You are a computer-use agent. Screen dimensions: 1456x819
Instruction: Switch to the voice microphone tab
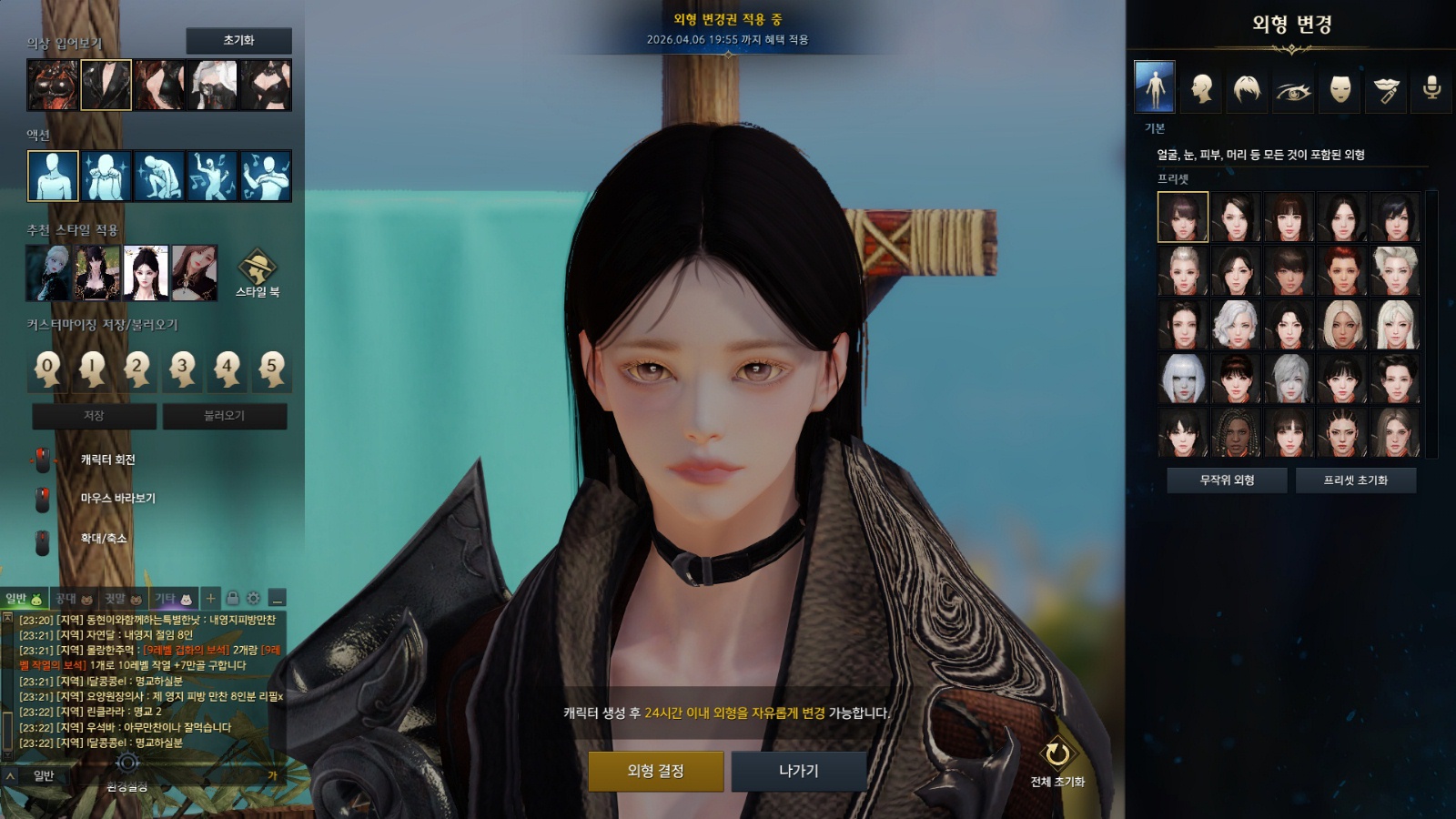click(1431, 88)
